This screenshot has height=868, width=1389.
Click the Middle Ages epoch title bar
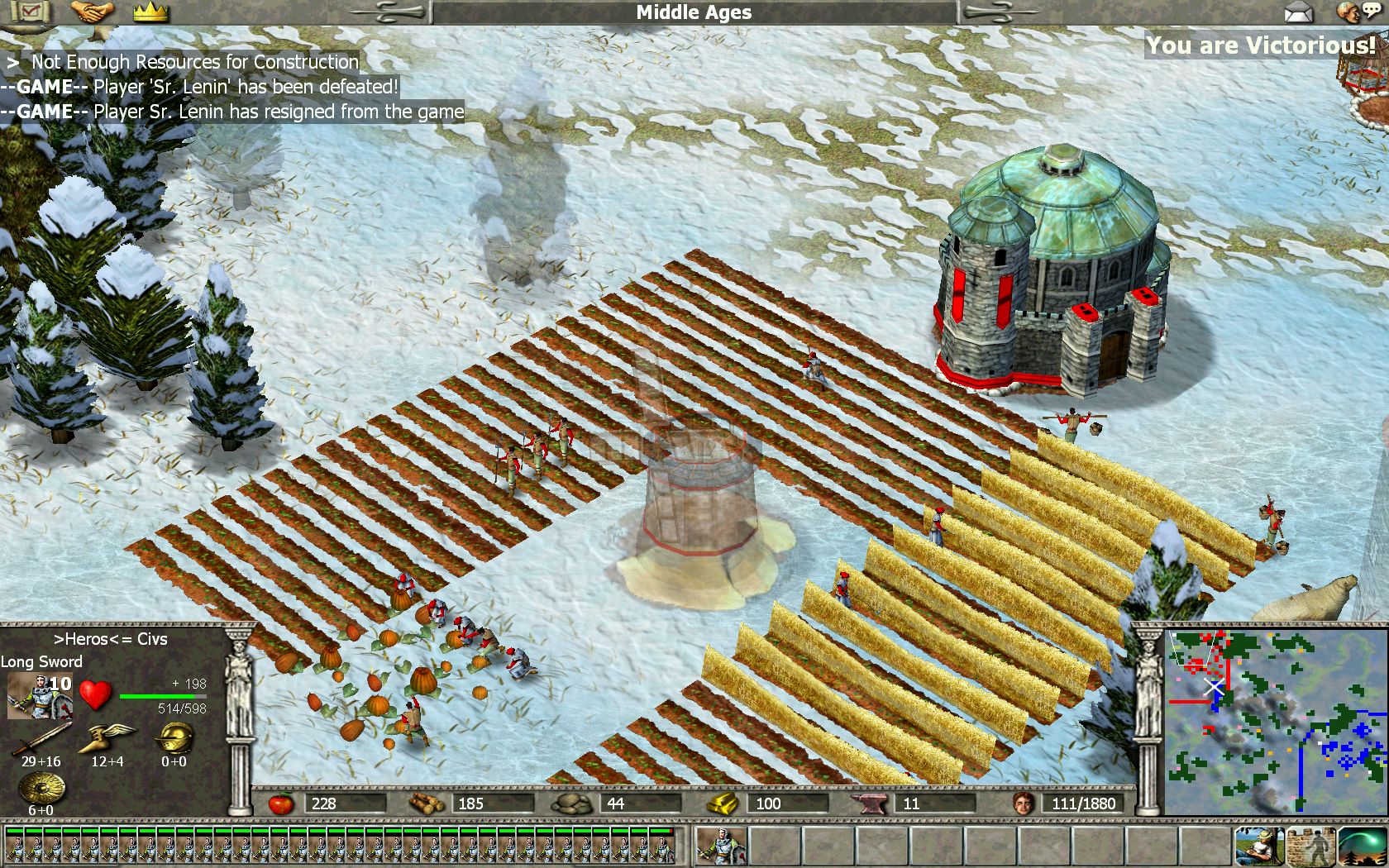[694, 12]
